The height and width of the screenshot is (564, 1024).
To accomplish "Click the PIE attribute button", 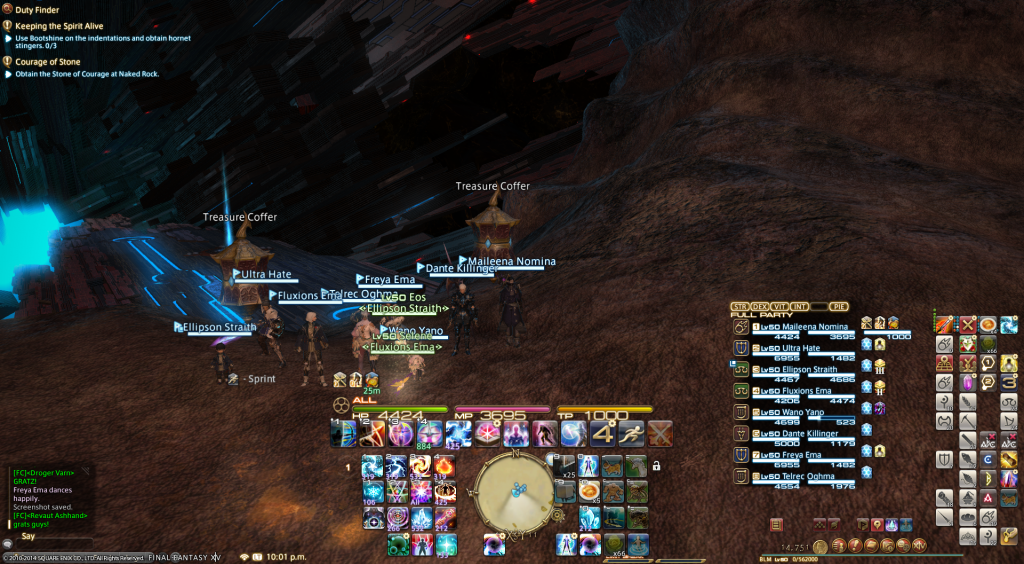I will tap(839, 306).
